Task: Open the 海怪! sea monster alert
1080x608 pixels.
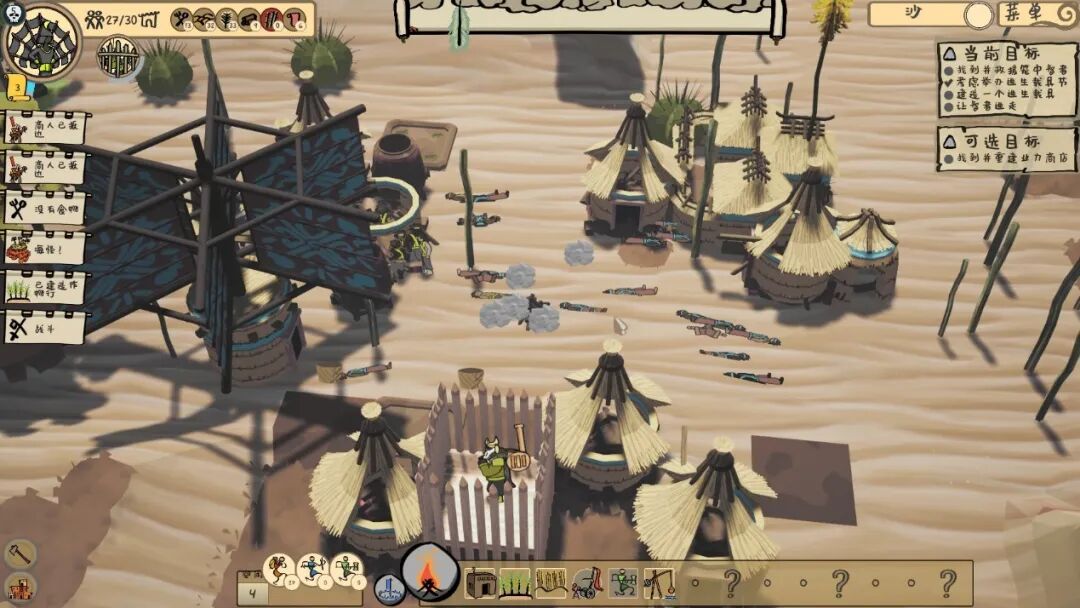Action: [45, 247]
